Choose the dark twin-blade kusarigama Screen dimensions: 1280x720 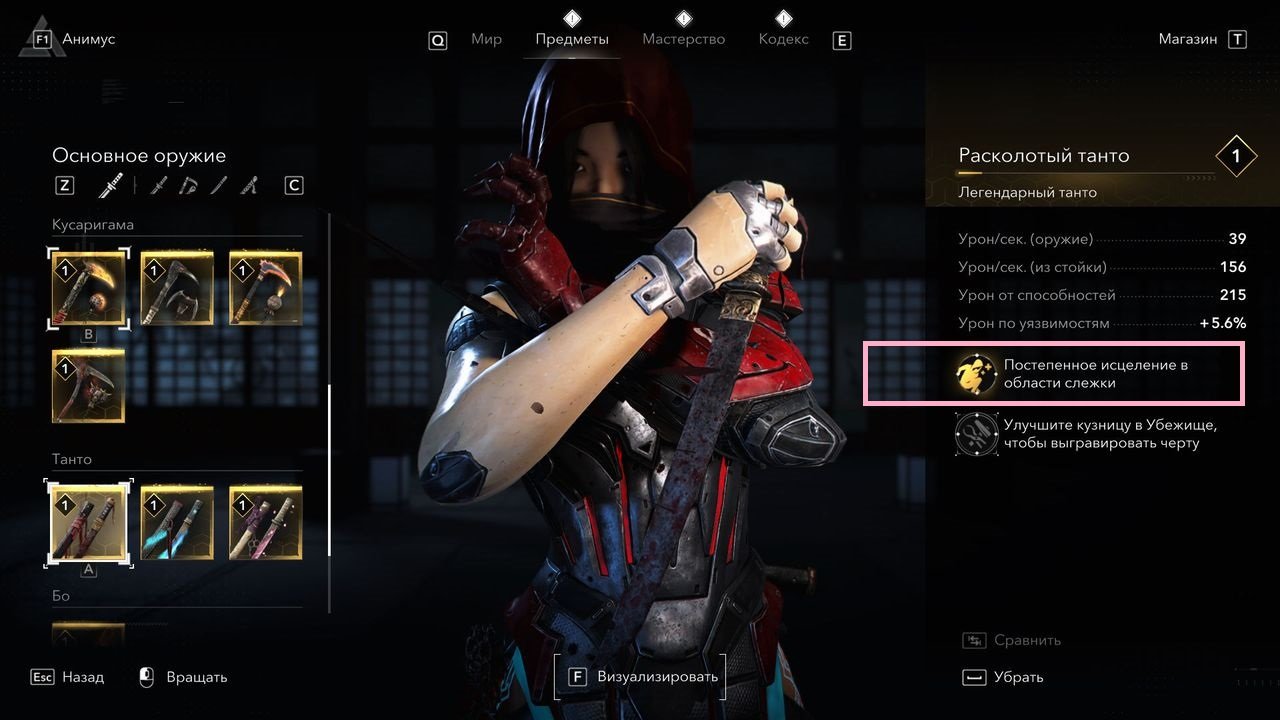coord(177,288)
